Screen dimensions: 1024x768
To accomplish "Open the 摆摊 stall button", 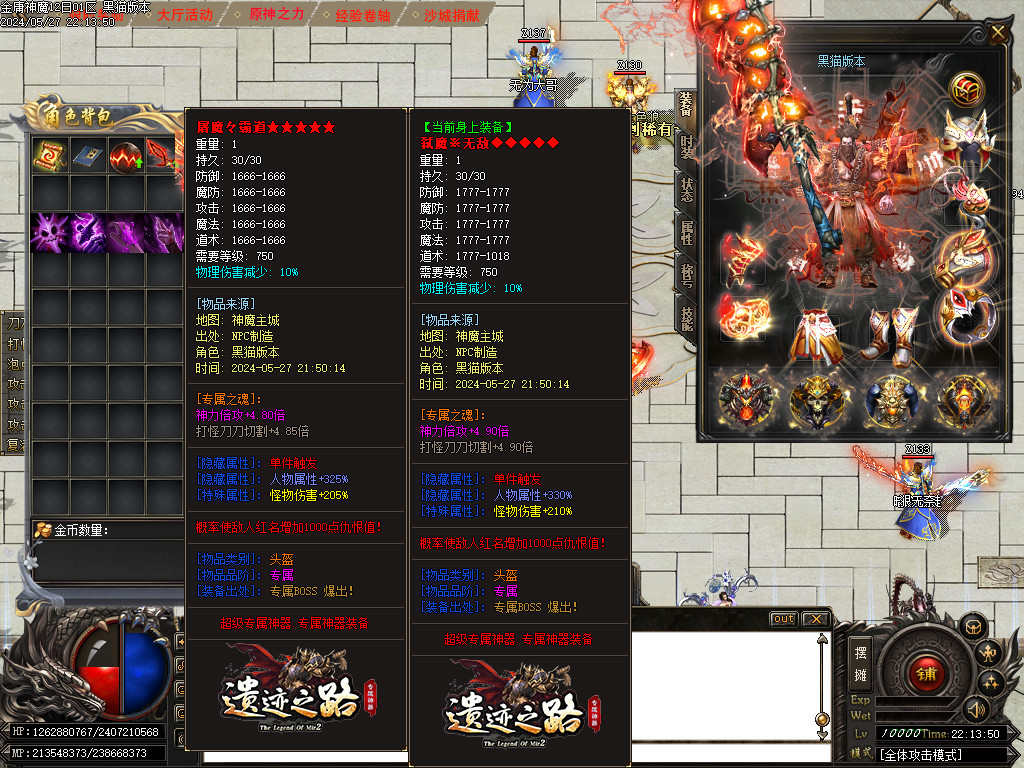I will tap(861, 661).
